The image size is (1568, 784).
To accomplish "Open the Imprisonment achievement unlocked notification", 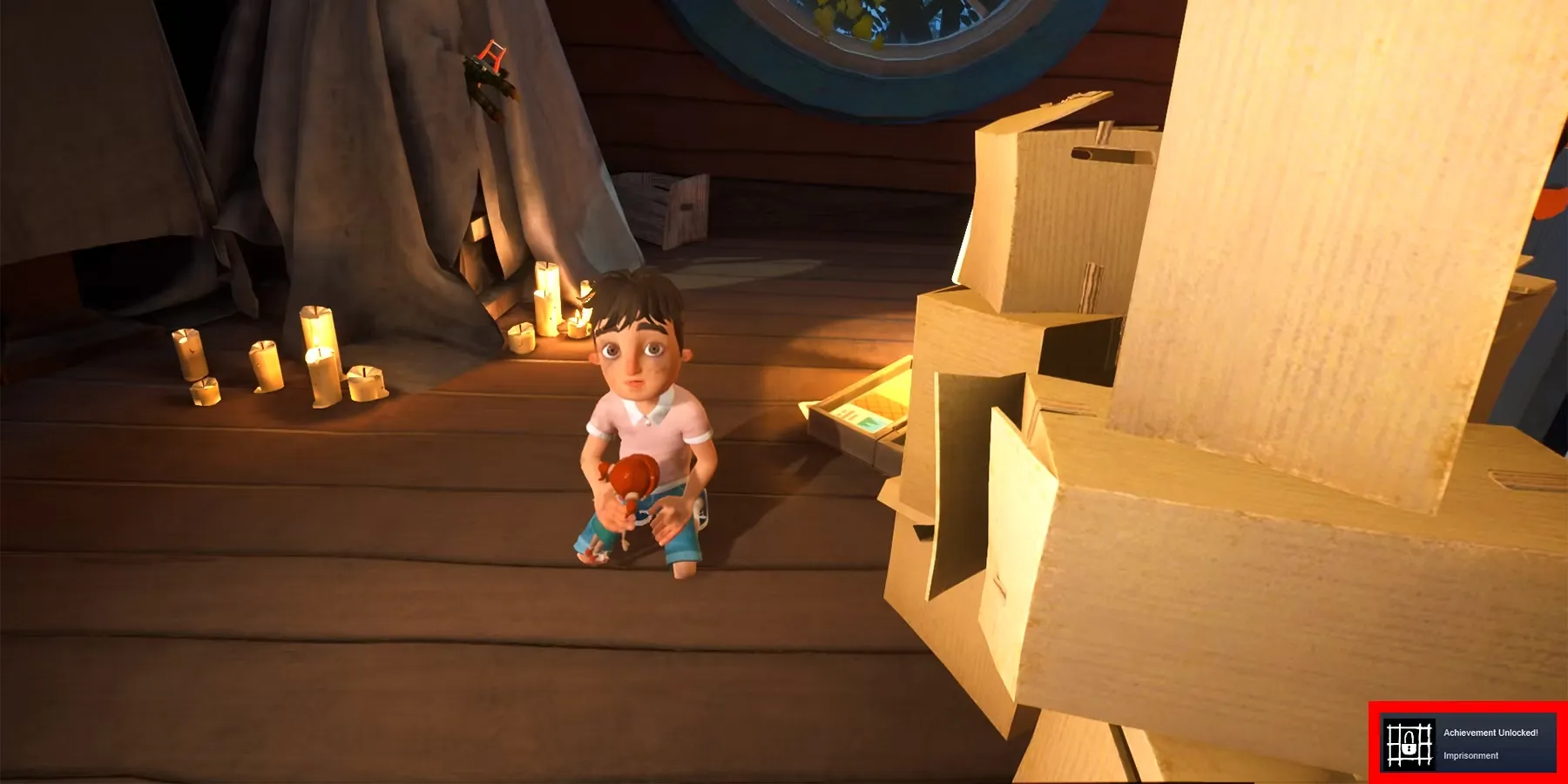I will tap(1490, 744).
